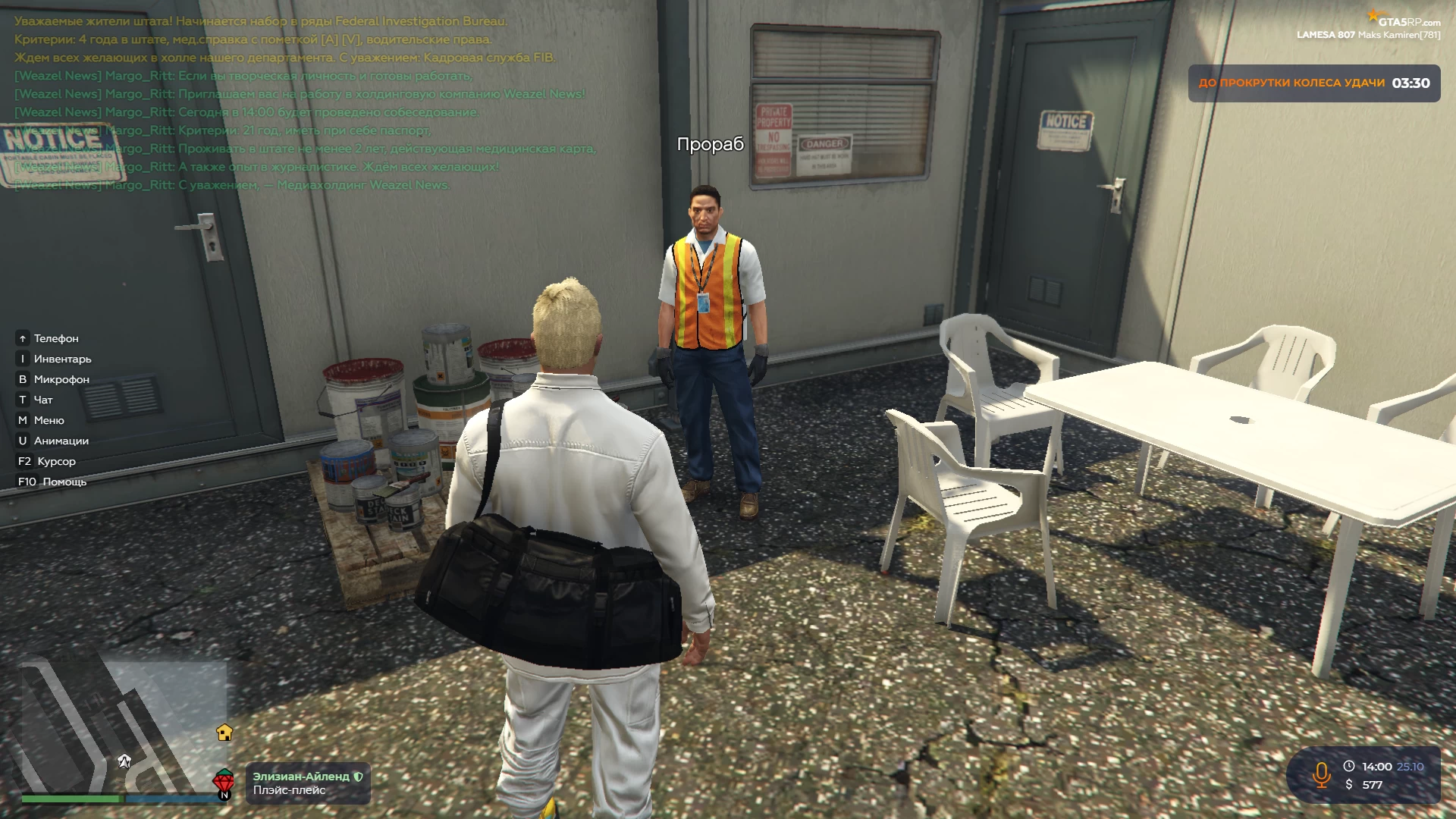Open the wheel of fortune countdown banner

pyautogui.click(x=1313, y=83)
